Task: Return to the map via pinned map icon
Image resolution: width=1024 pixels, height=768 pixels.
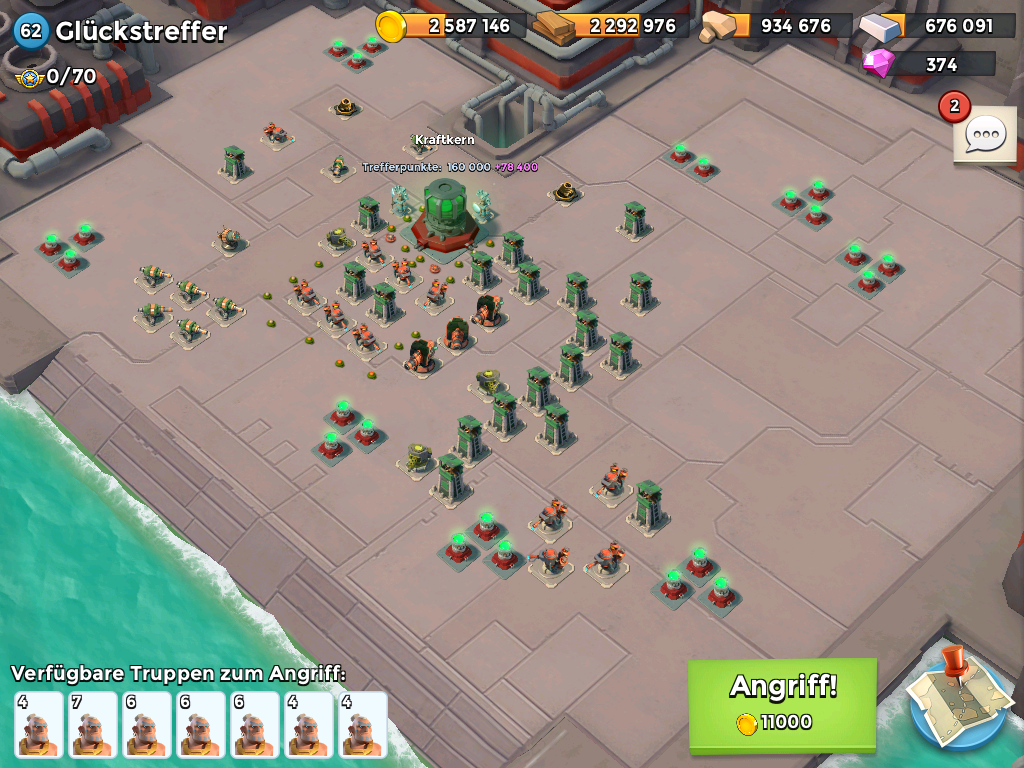Action: tap(957, 701)
